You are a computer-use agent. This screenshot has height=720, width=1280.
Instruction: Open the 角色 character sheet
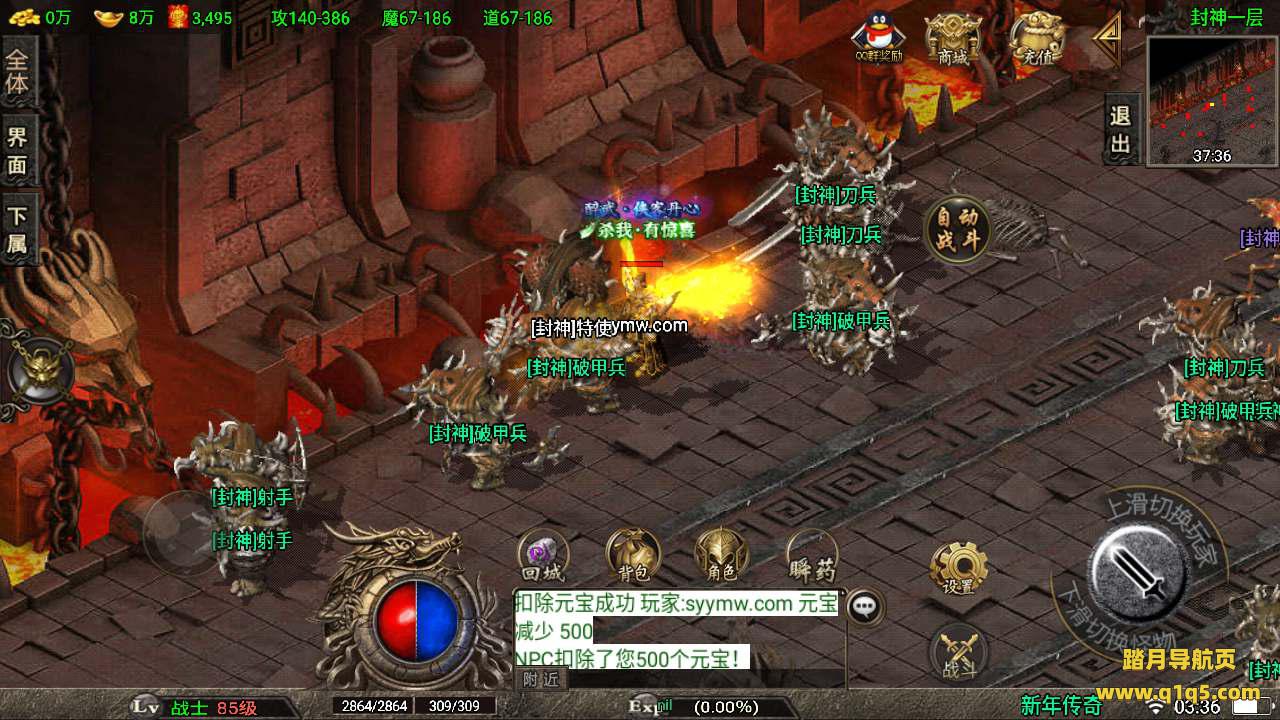[x=721, y=556]
